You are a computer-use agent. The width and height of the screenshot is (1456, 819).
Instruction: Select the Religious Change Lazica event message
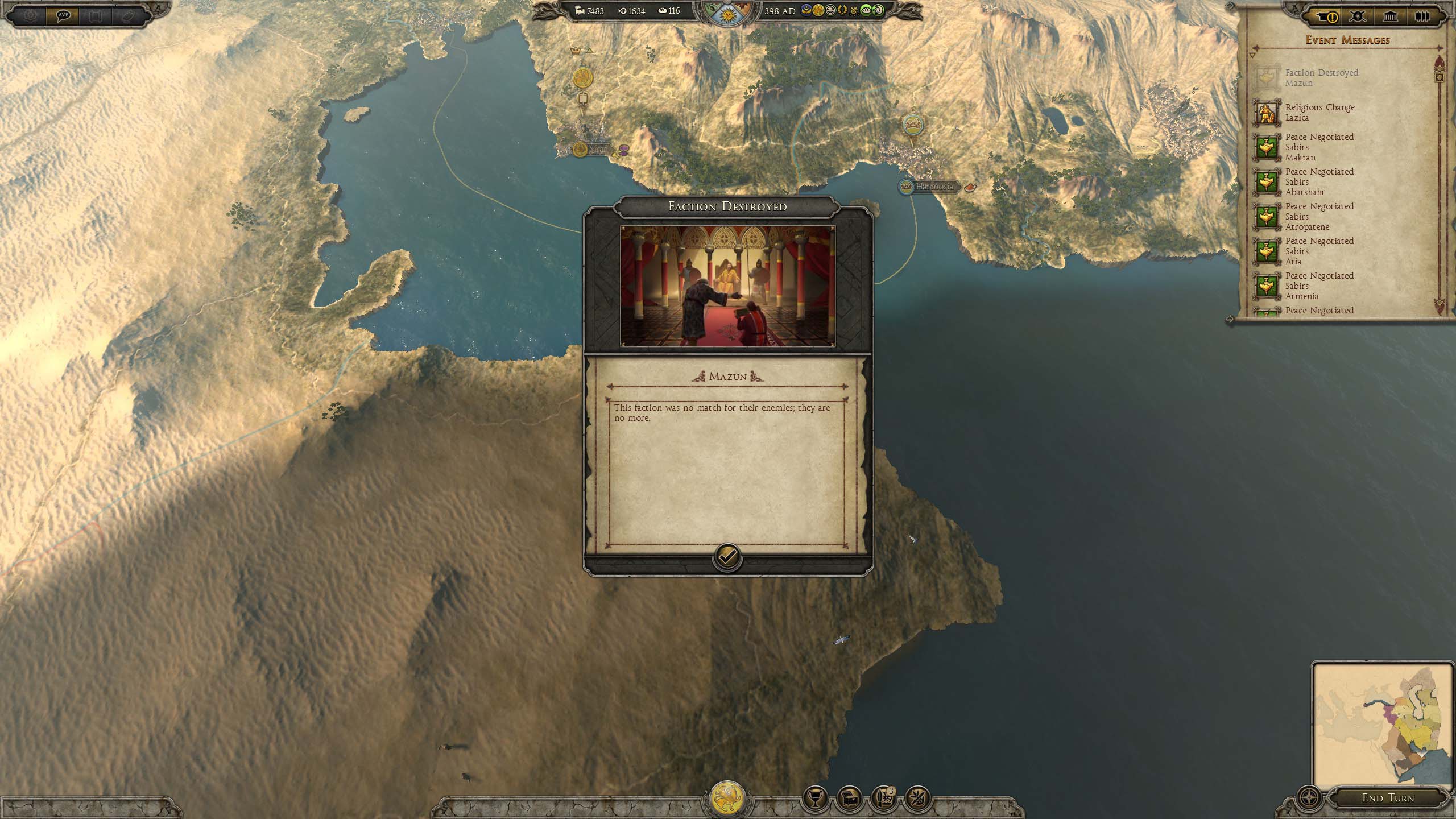coord(1319,113)
